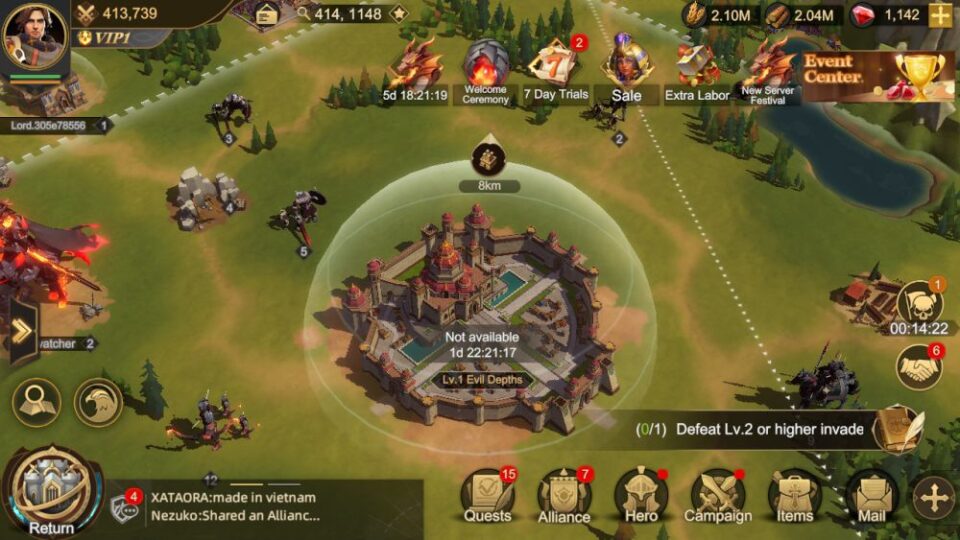Image resolution: width=960 pixels, height=540 pixels.
Task: Open the 7 Day Trials event
Action: tap(556, 70)
